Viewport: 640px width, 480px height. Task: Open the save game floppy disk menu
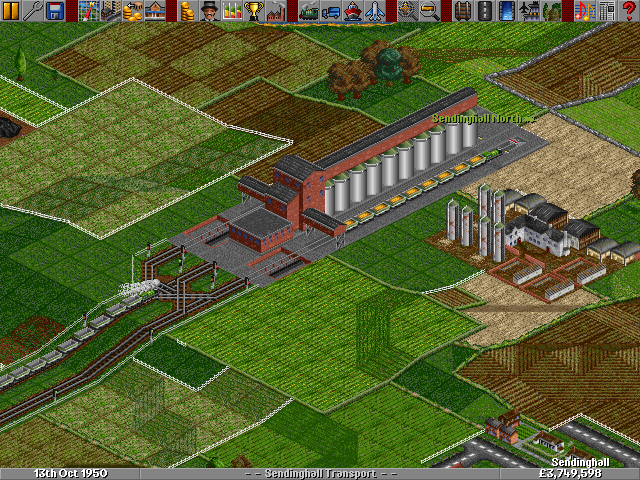(x=55, y=11)
